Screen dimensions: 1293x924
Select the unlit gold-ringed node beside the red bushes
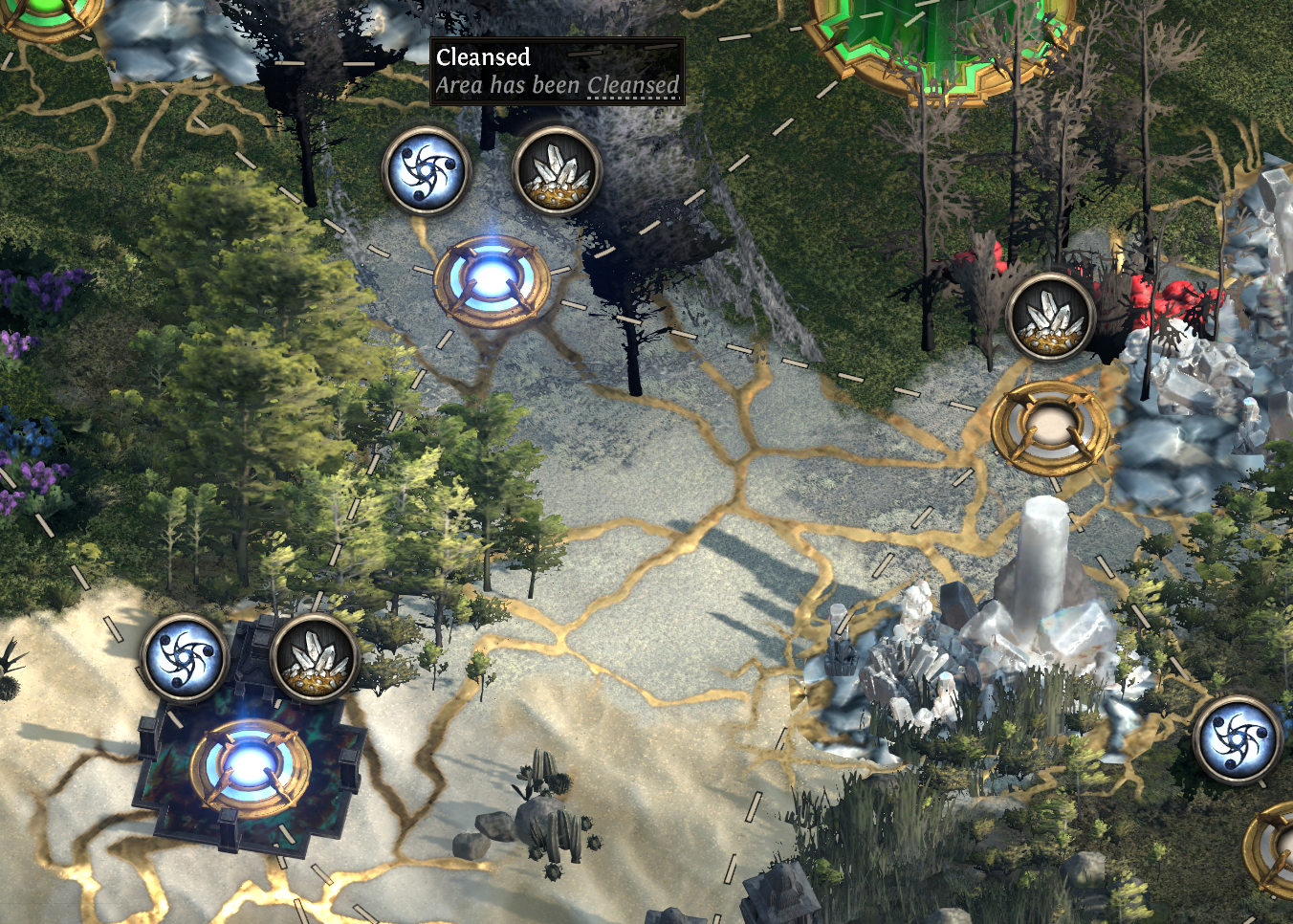(1050, 428)
